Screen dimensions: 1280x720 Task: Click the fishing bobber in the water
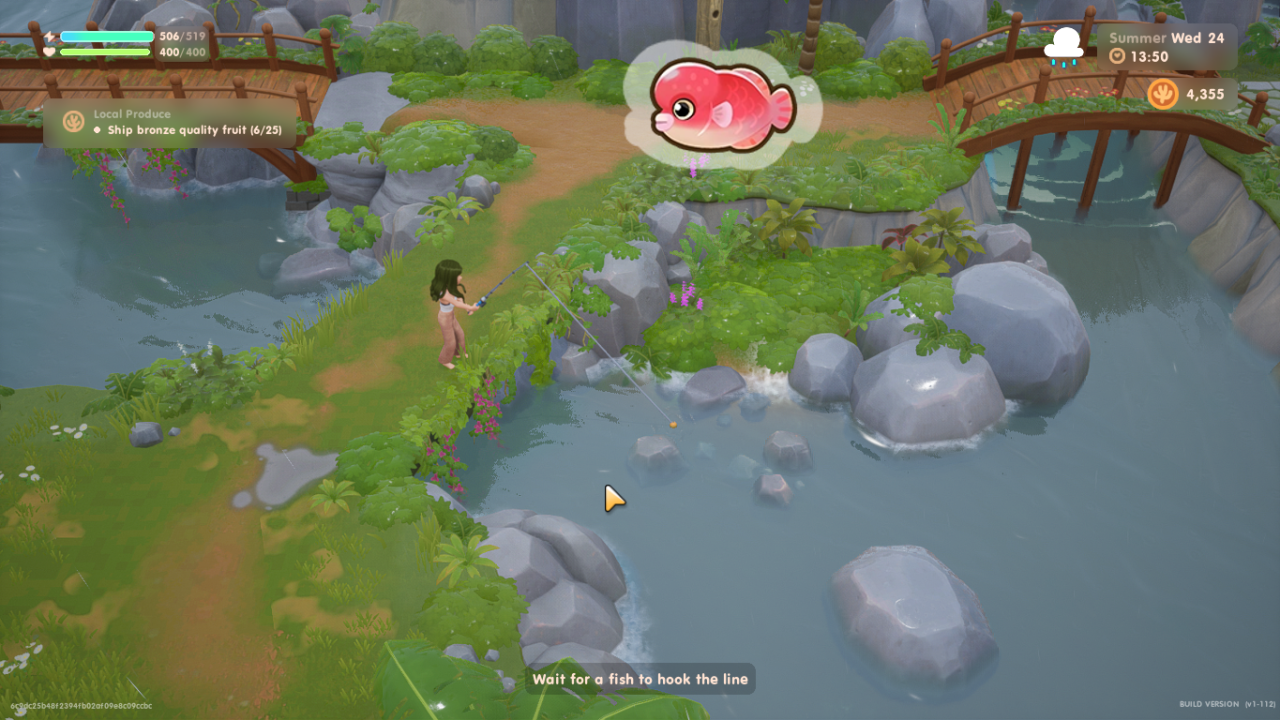(671, 424)
